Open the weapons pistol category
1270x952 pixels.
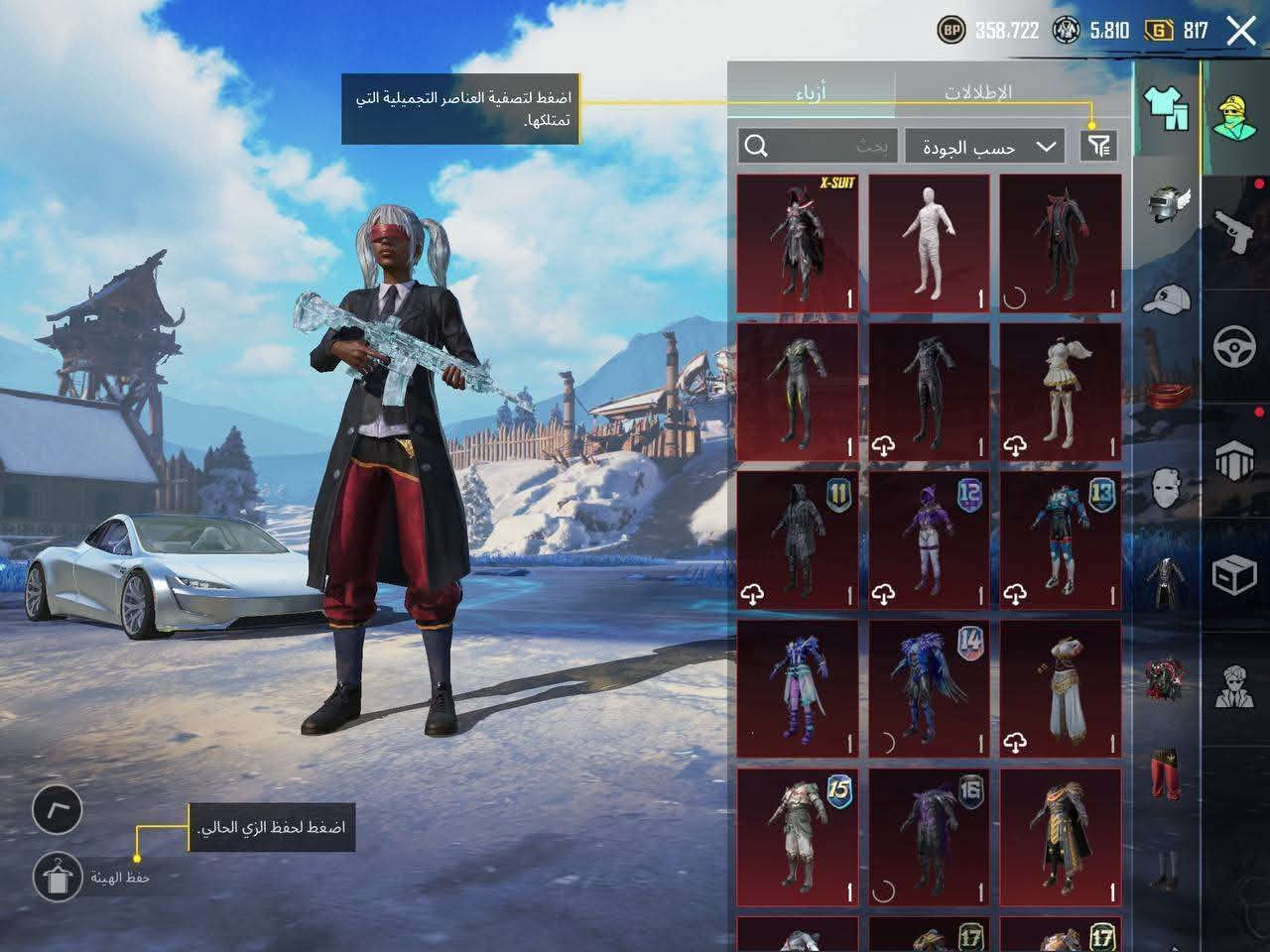pyautogui.click(x=1235, y=229)
